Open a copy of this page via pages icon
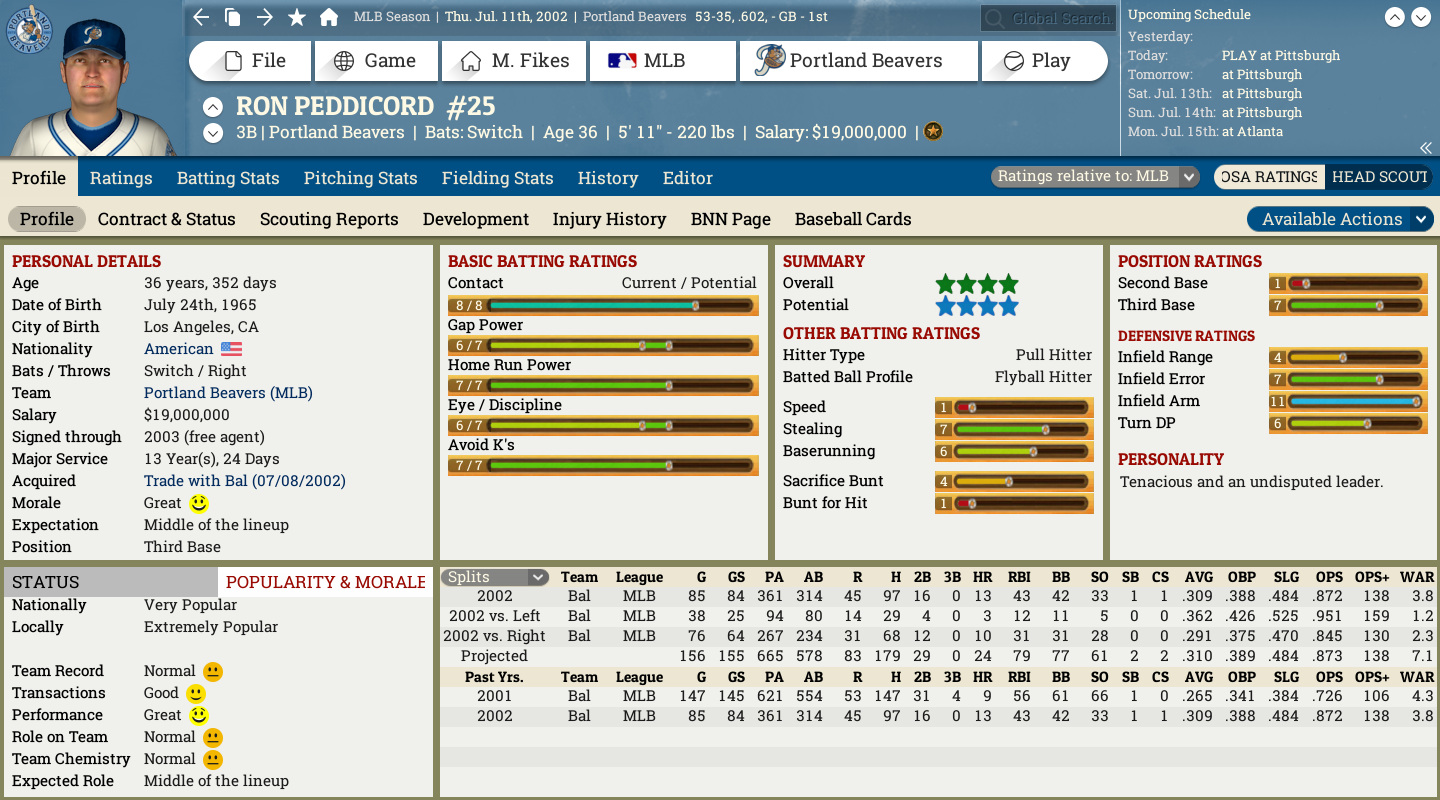 [x=232, y=17]
